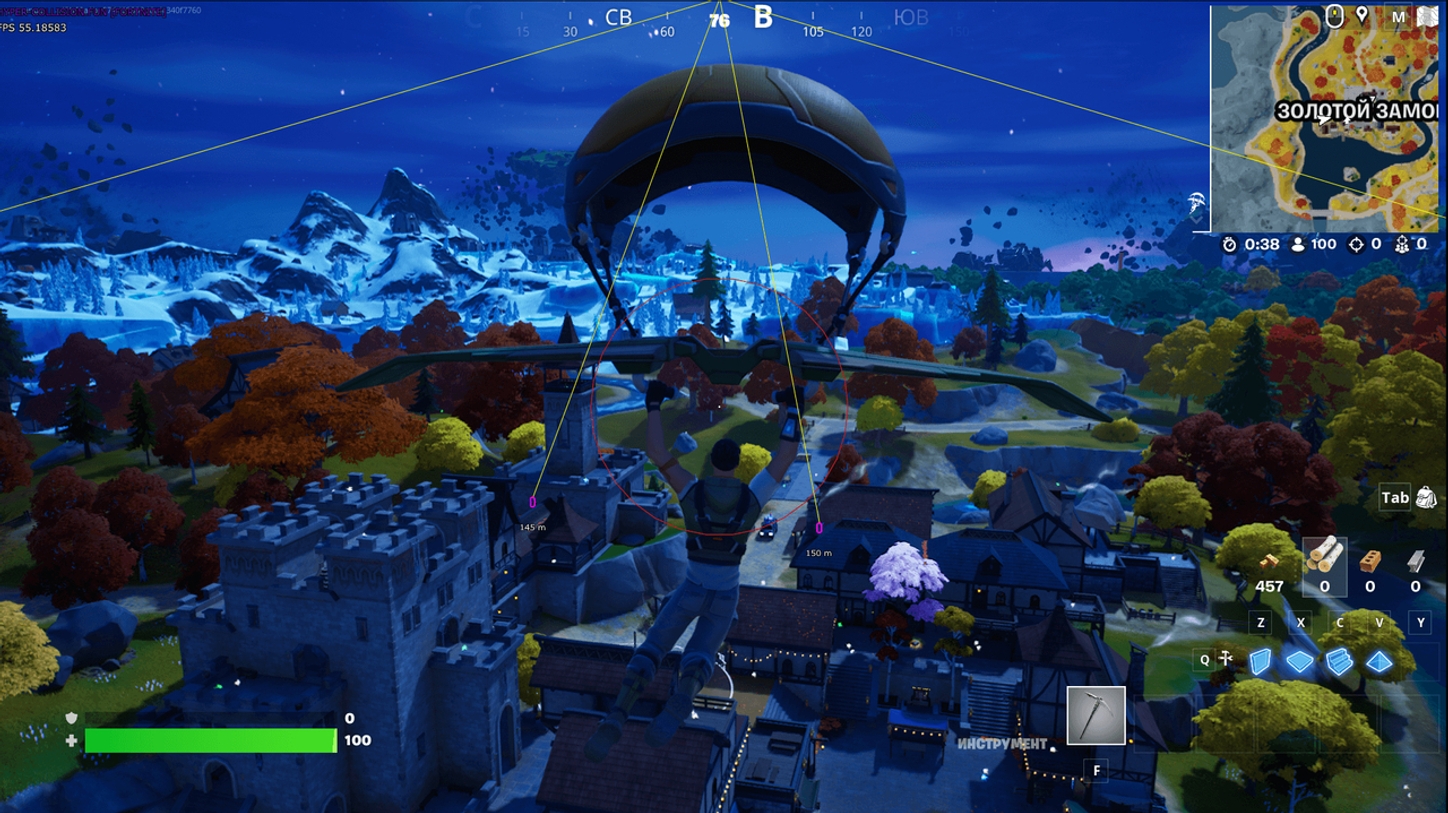The height and width of the screenshot is (813, 1448).
Task: Select the stairs build piece icon
Action: click(1338, 661)
